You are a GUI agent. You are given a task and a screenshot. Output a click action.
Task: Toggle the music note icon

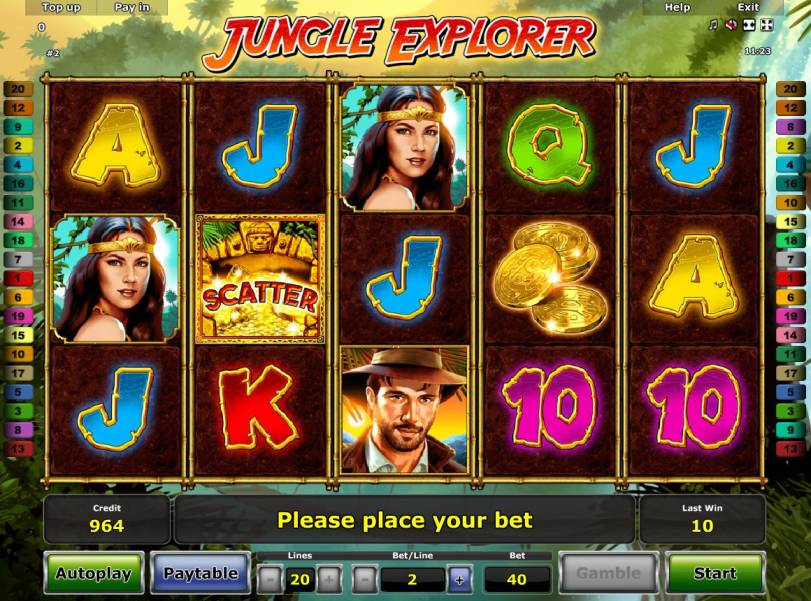(x=713, y=24)
